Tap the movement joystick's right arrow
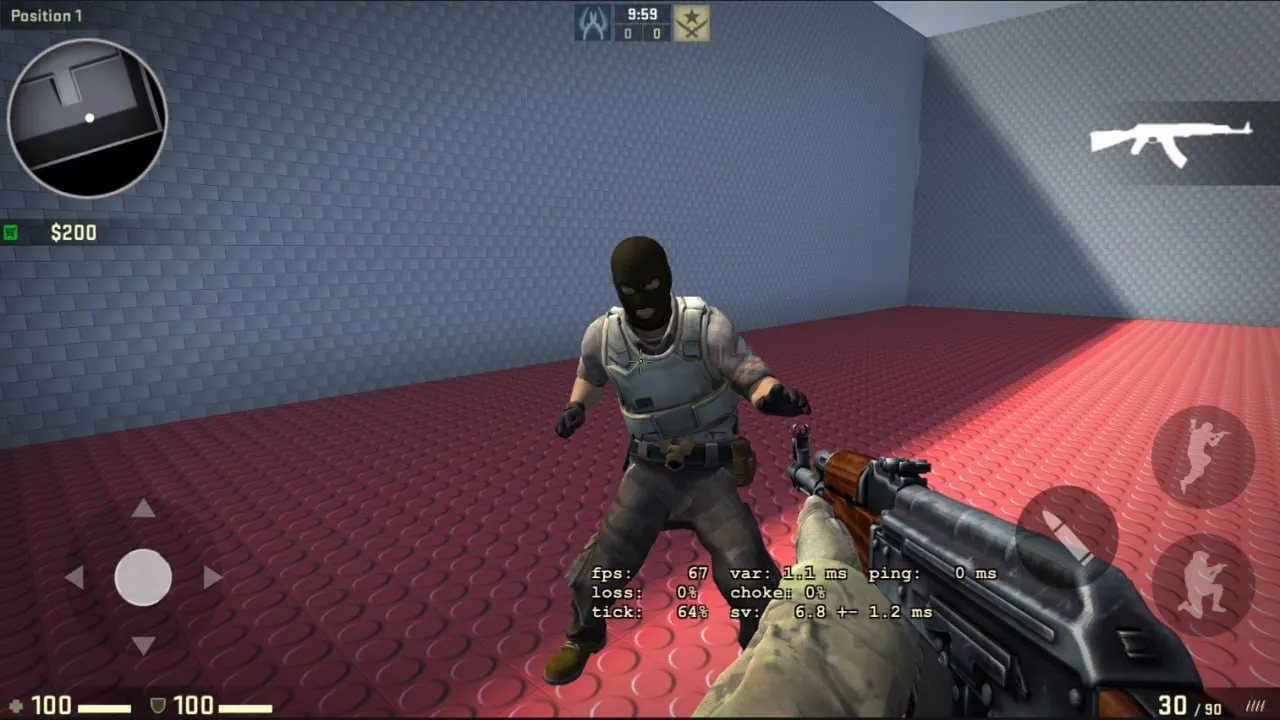Image resolution: width=1280 pixels, height=720 pixels. (212, 577)
